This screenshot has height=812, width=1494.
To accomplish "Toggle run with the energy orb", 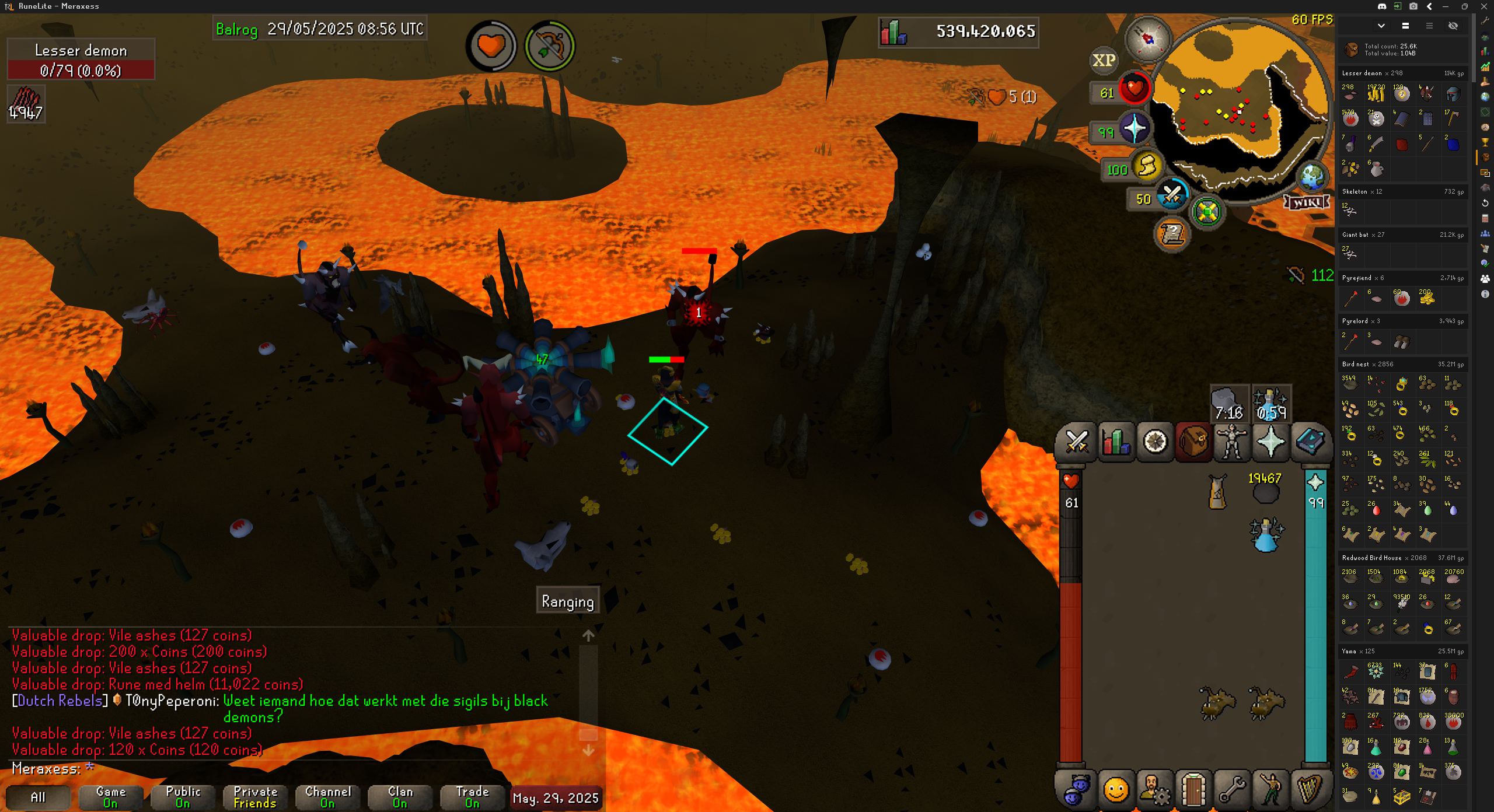I will coord(1147,167).
